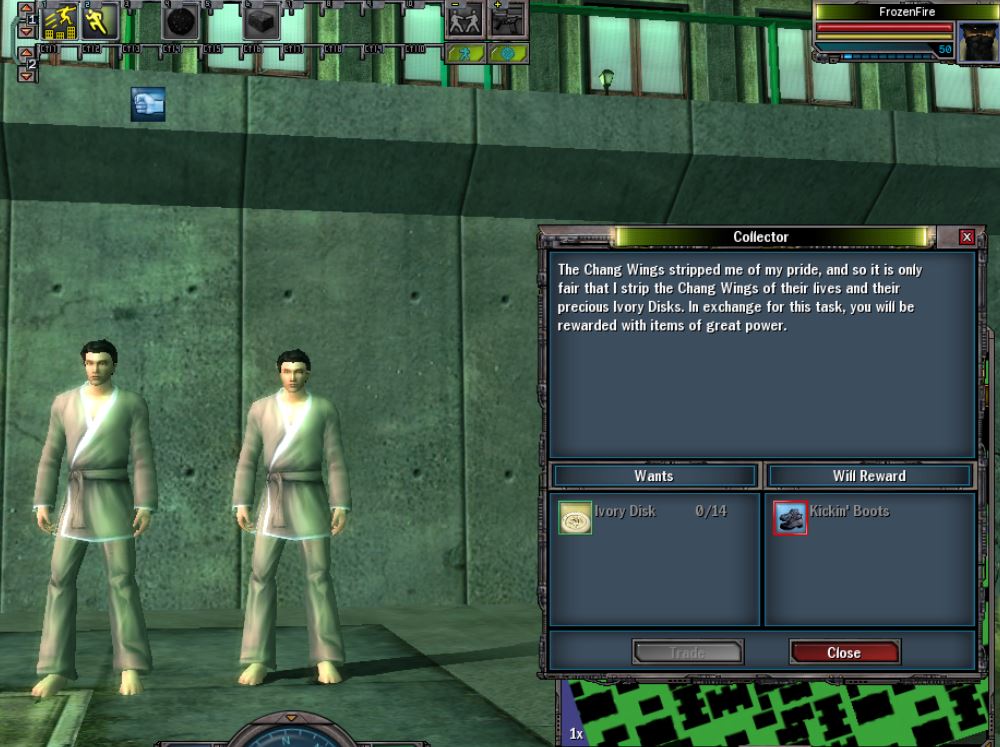The height and width of the screenshot is (747, 1000).
Task: Click the green running-man mode button
Action: pyautogui.click(x=466, y=52)
